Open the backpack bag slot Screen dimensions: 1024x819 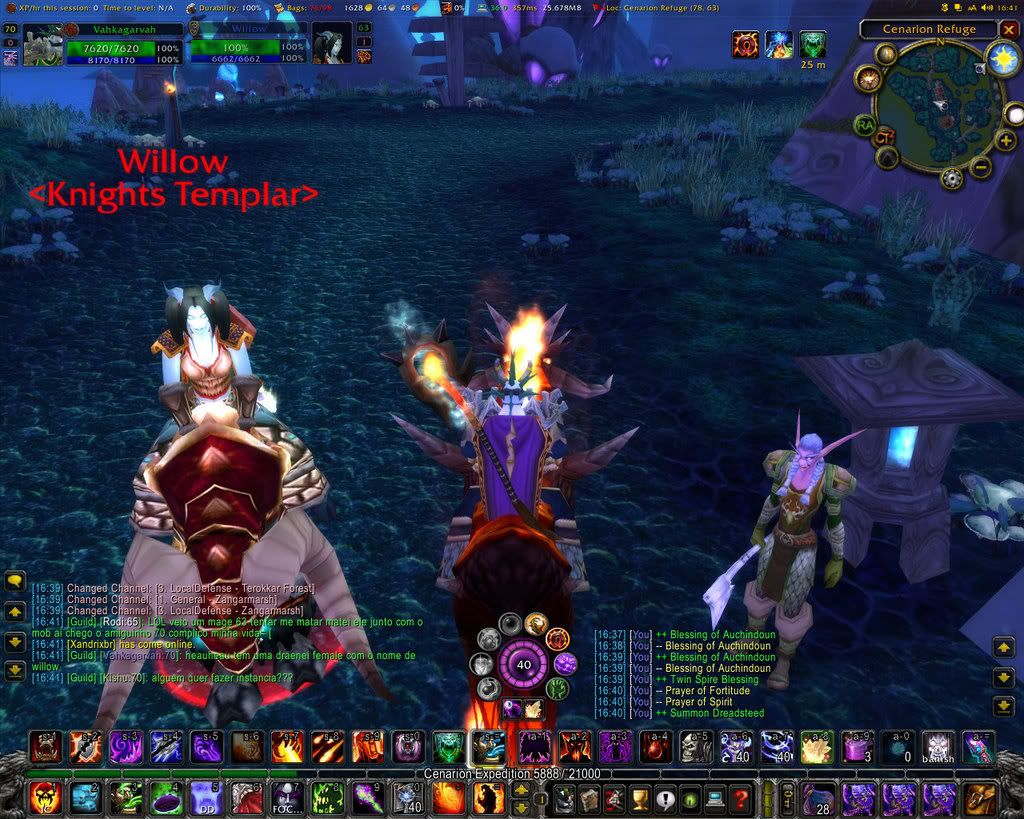(980, 799)
